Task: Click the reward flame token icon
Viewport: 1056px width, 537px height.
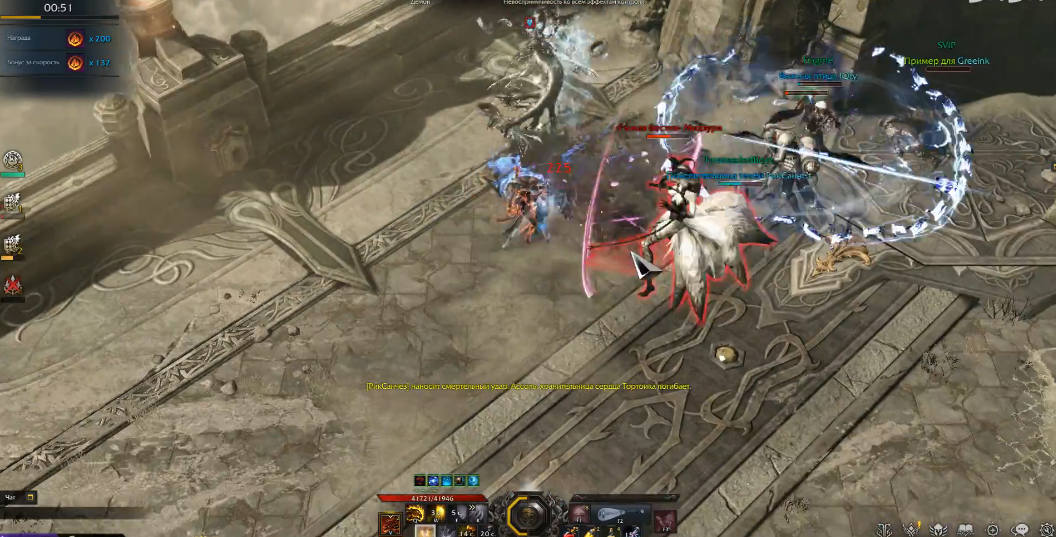Action: [74, 38]
